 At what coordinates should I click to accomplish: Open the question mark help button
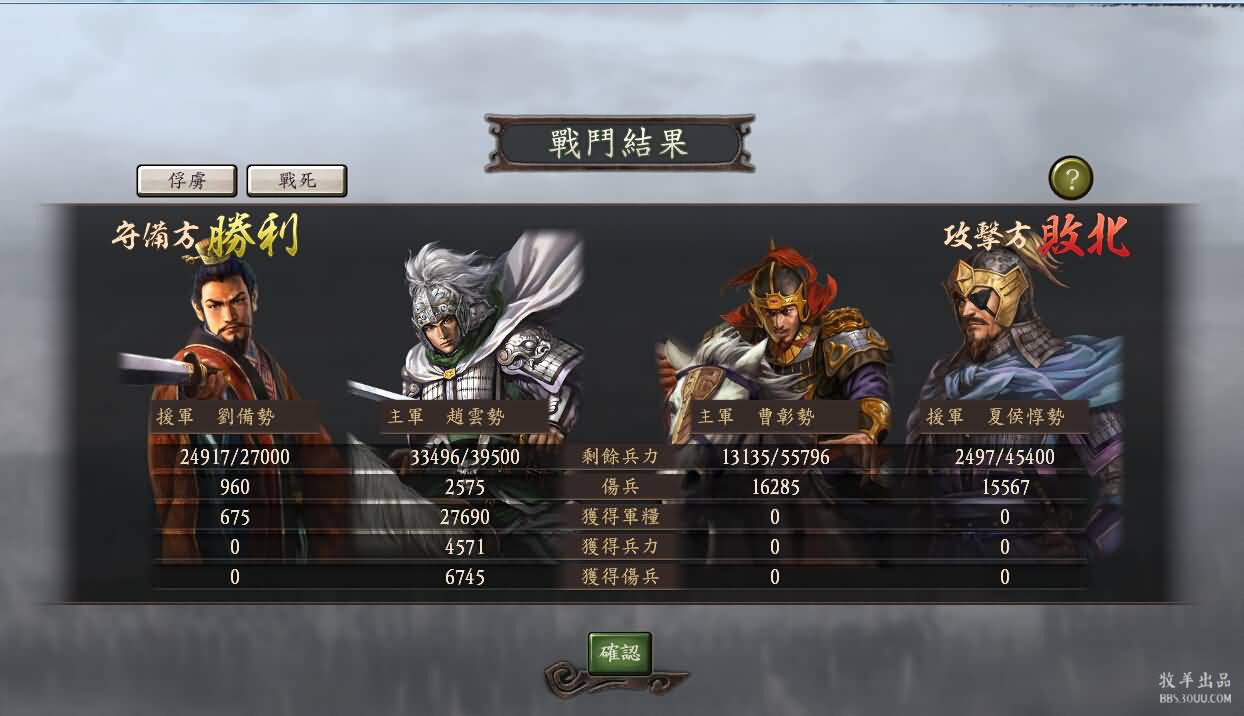[x=1071, y=179]
